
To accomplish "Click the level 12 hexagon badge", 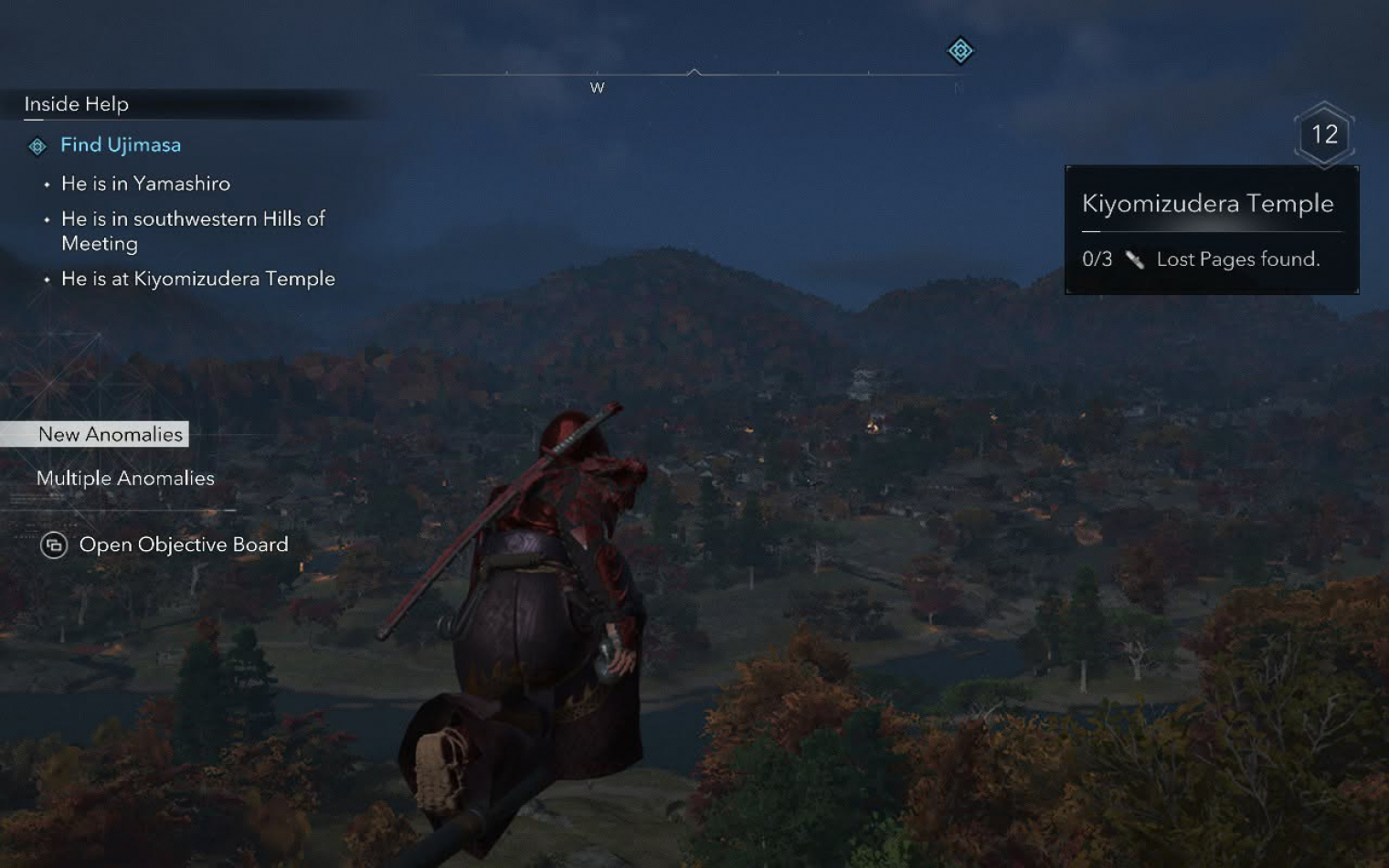I will pos(1324,135).
